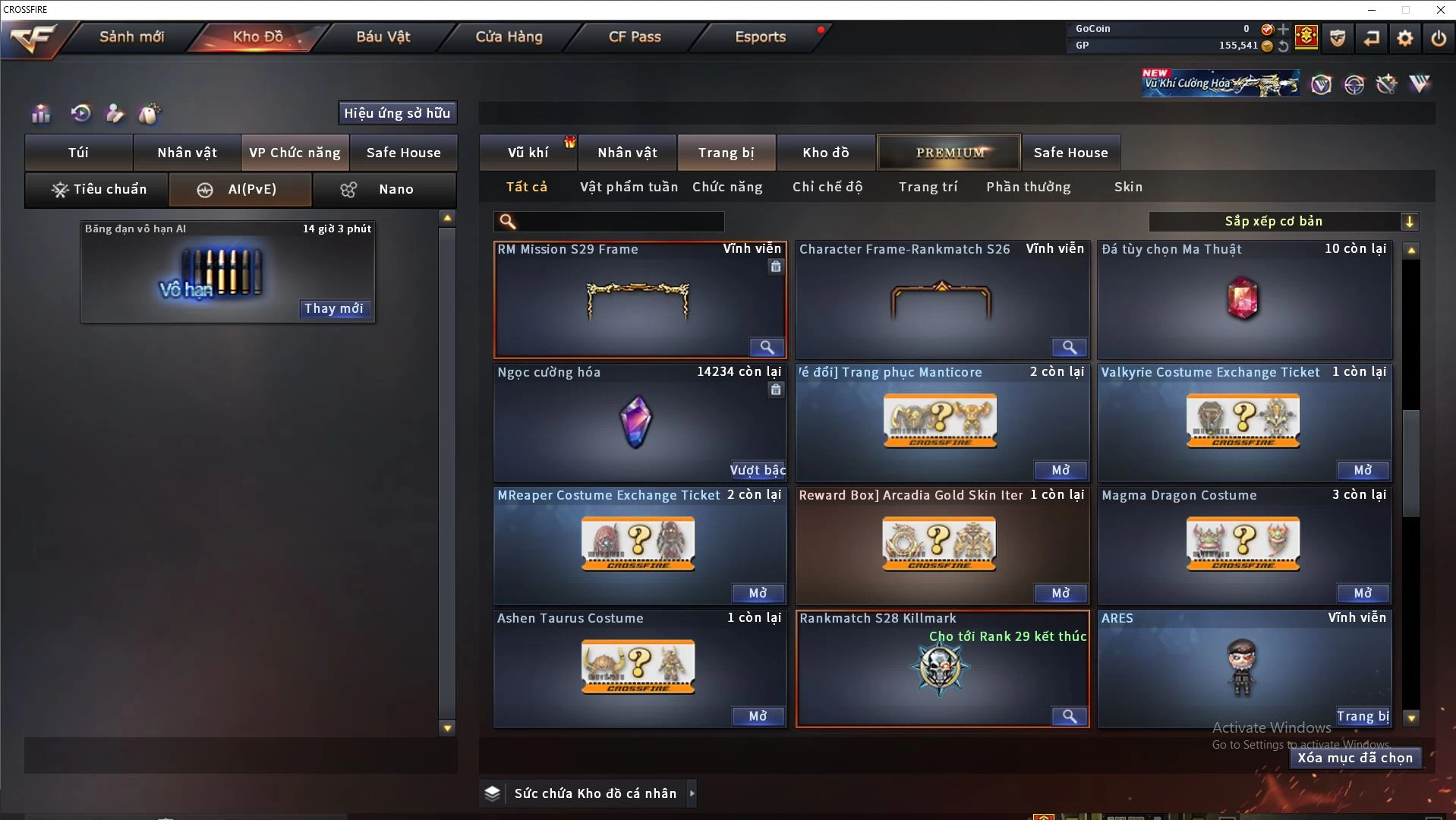Go to the Cửa Hàng shop
The image size is (1456, 820).
point(509,36)
